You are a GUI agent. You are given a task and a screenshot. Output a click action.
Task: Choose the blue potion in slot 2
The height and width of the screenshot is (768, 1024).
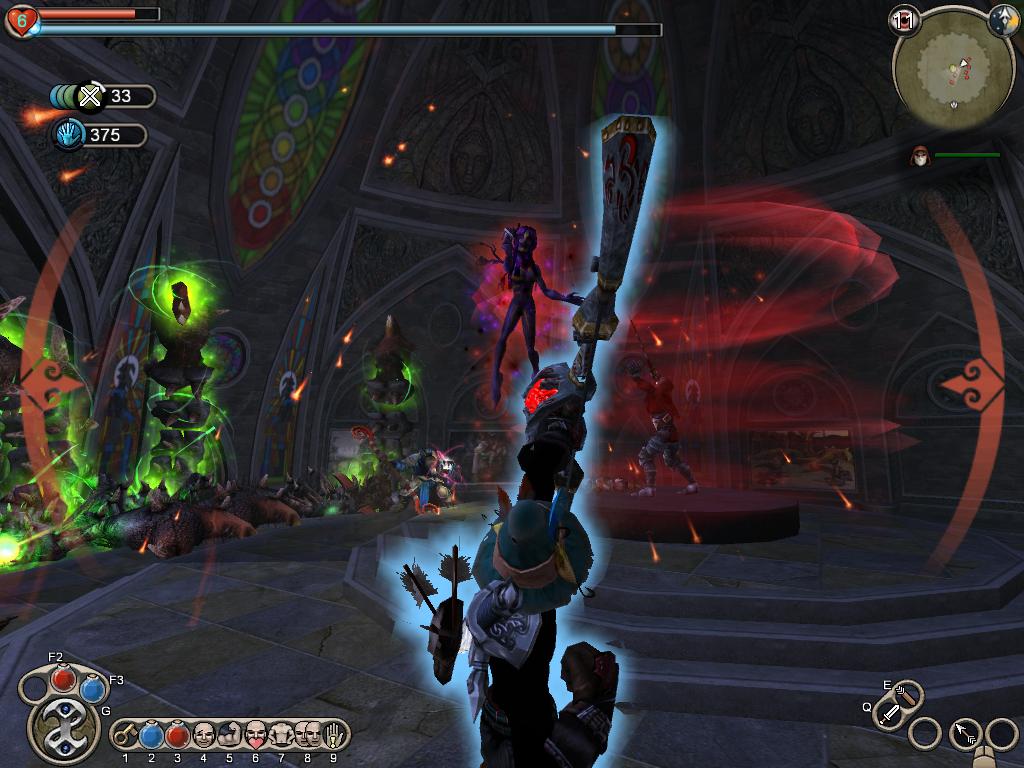pyautogui.click(x=152, y=736)
